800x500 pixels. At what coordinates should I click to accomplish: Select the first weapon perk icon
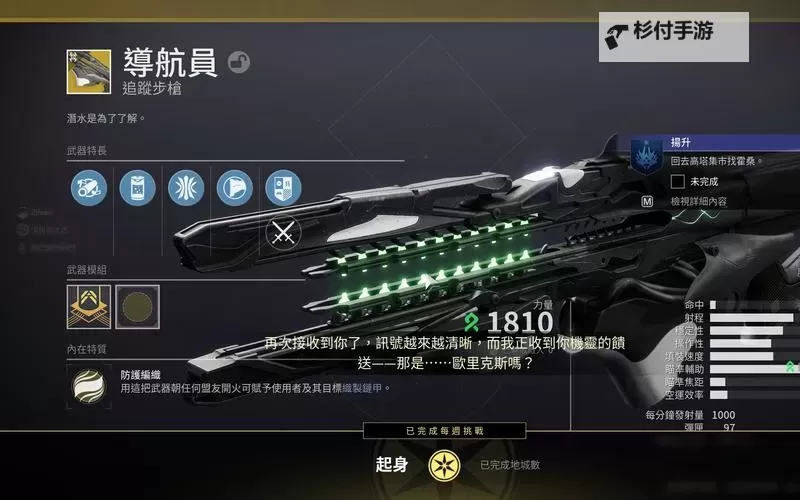pos(89,187)
